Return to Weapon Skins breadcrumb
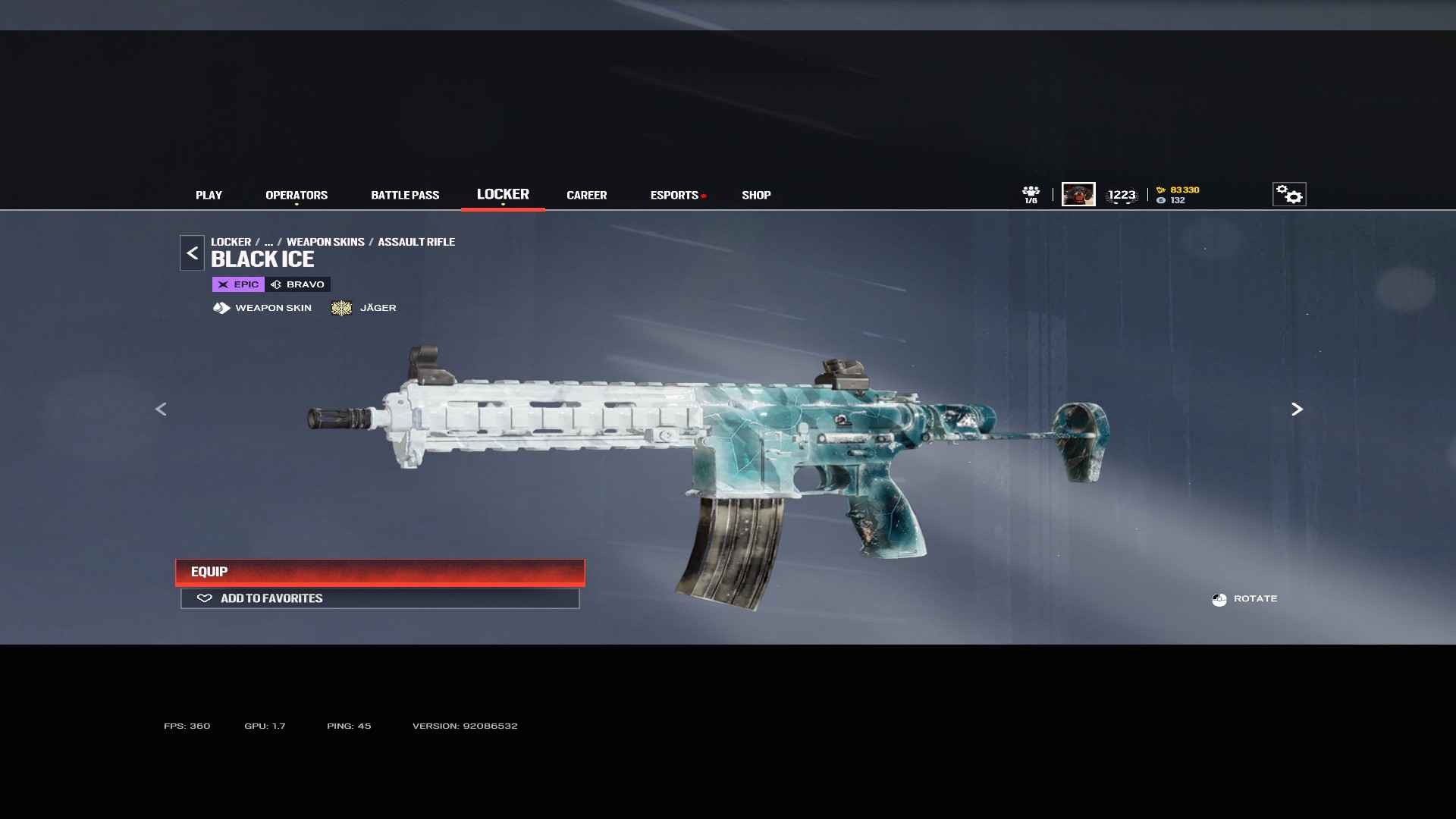The width and height of the screenshot is (1456, 819). (325, 242)
